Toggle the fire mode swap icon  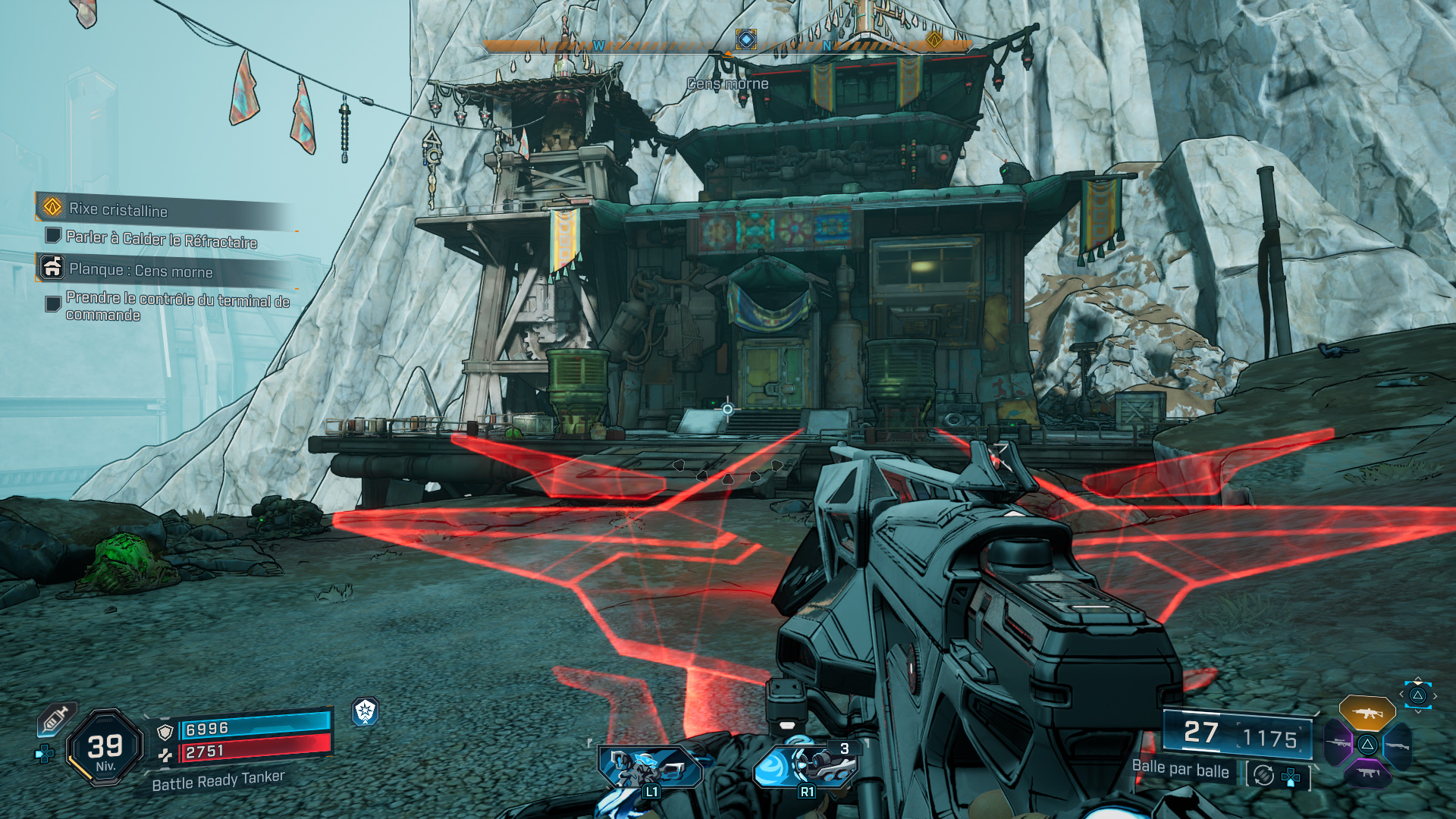(x=1263, y=775)
